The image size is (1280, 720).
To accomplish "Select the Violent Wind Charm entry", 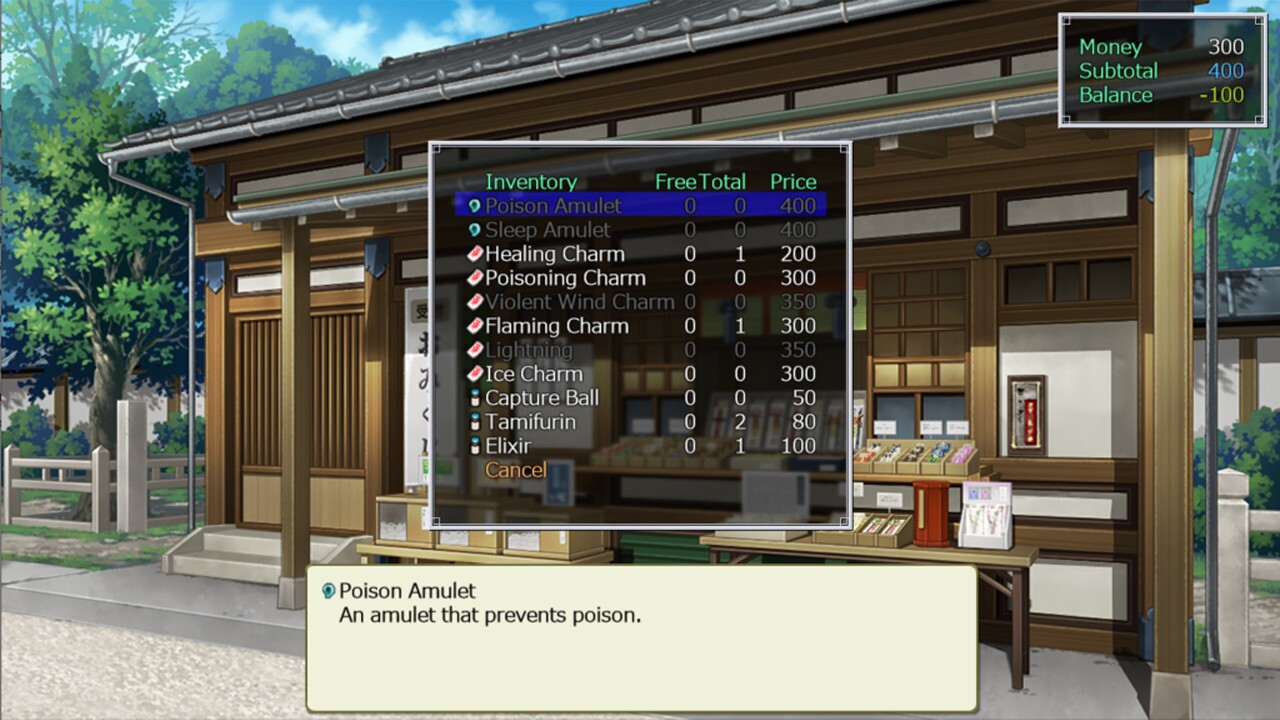I will 578,302.
